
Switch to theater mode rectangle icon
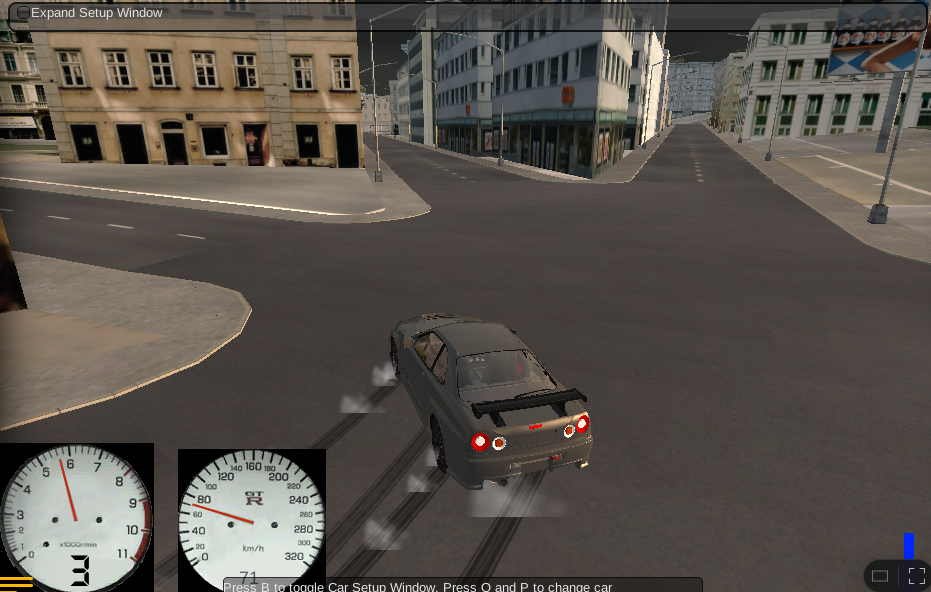pos(880,576)
